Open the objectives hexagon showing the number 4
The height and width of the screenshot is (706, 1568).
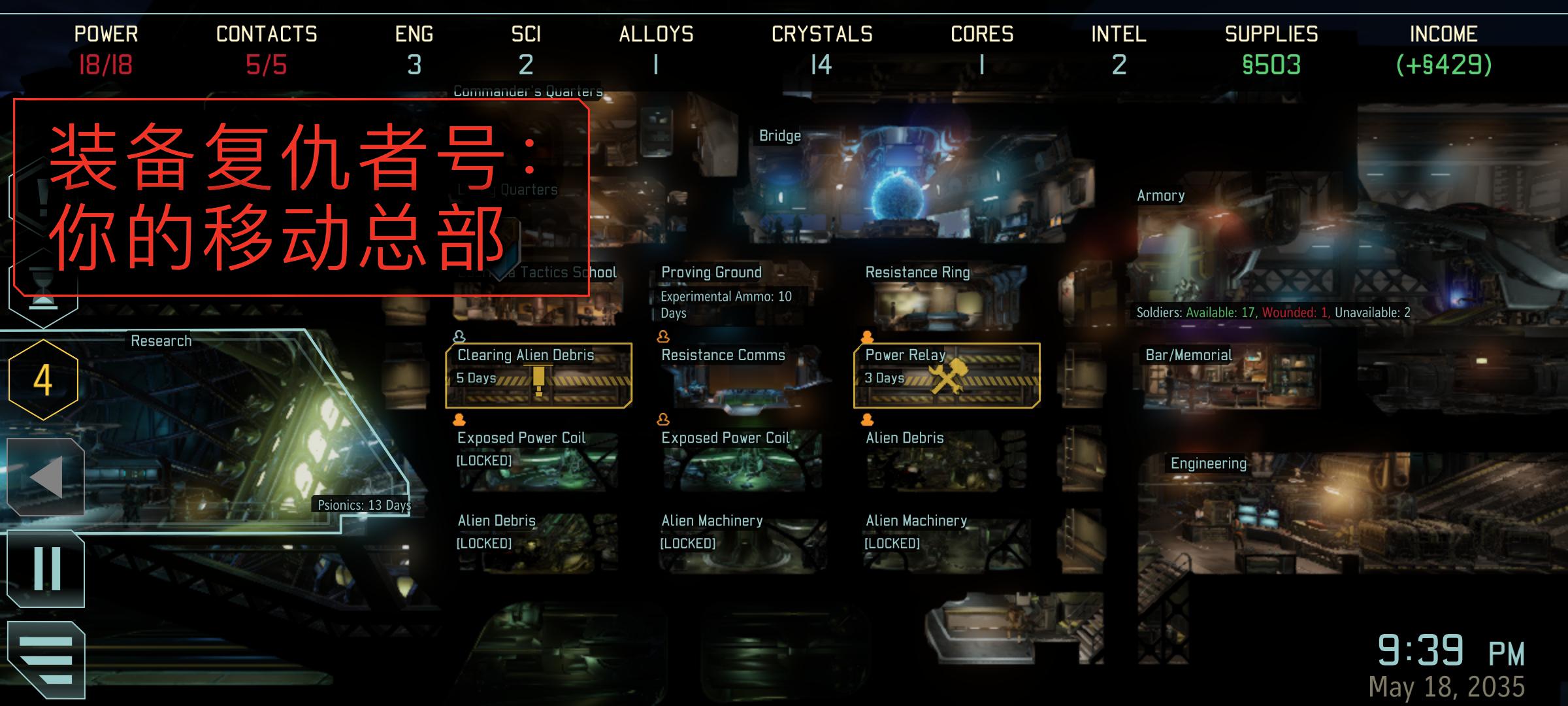coord(42,378)
